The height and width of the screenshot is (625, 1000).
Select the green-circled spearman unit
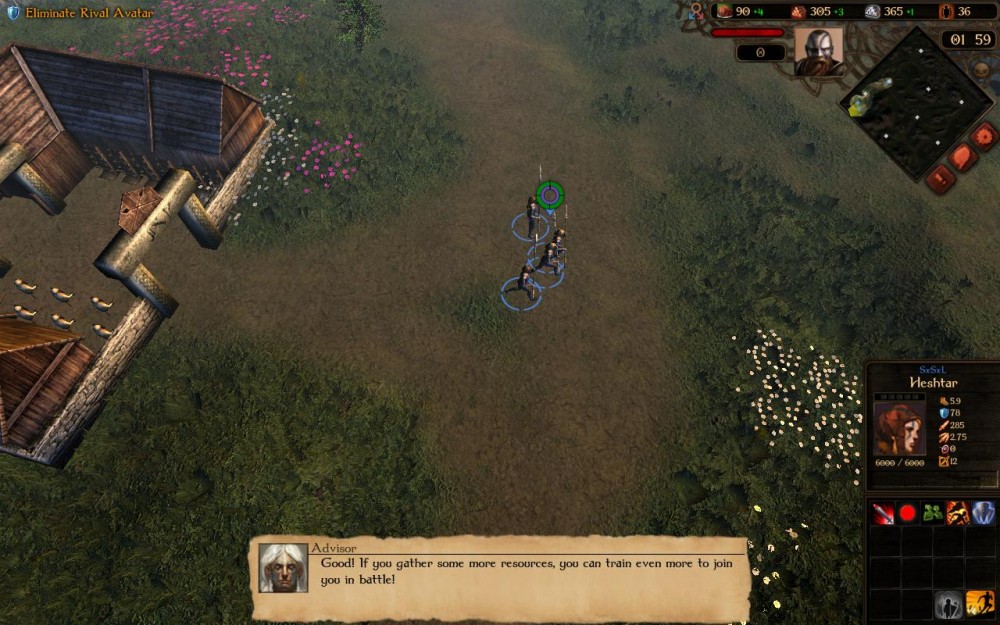click(548, 196)
